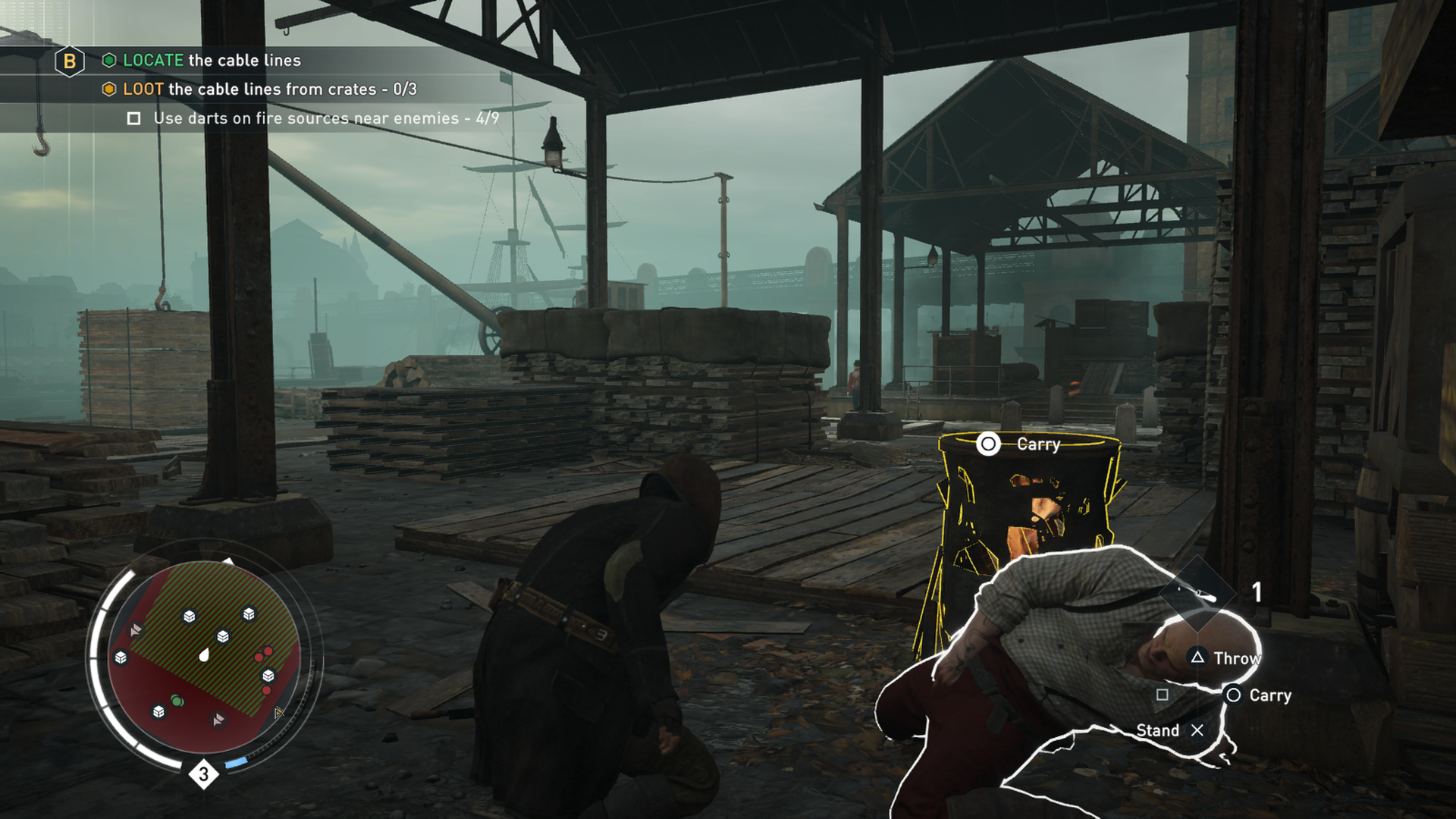The width and height of the screenshot is (1456, 819).
Task: Click the green marker on the minimap
Action: tap(177, 701)
